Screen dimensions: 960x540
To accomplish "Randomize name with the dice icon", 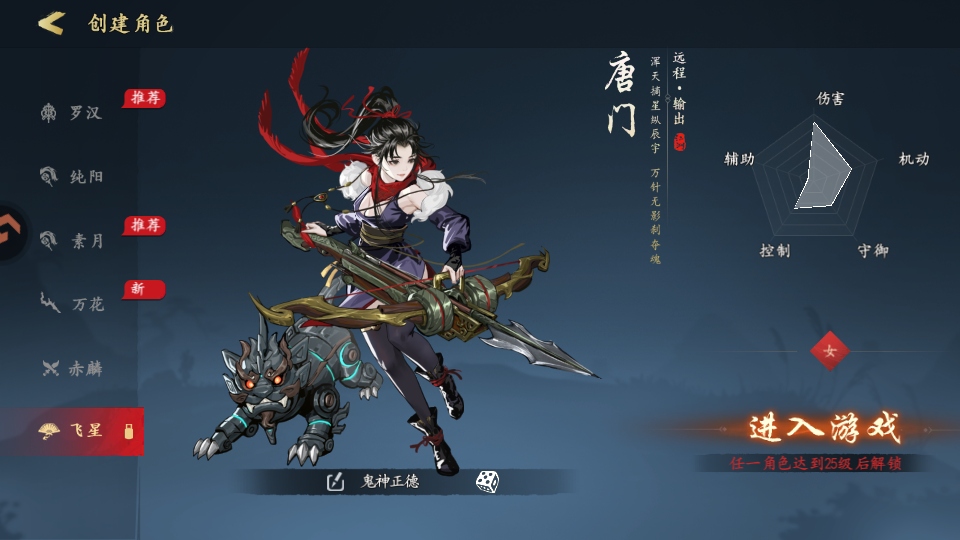I will [x=487, y=482].
